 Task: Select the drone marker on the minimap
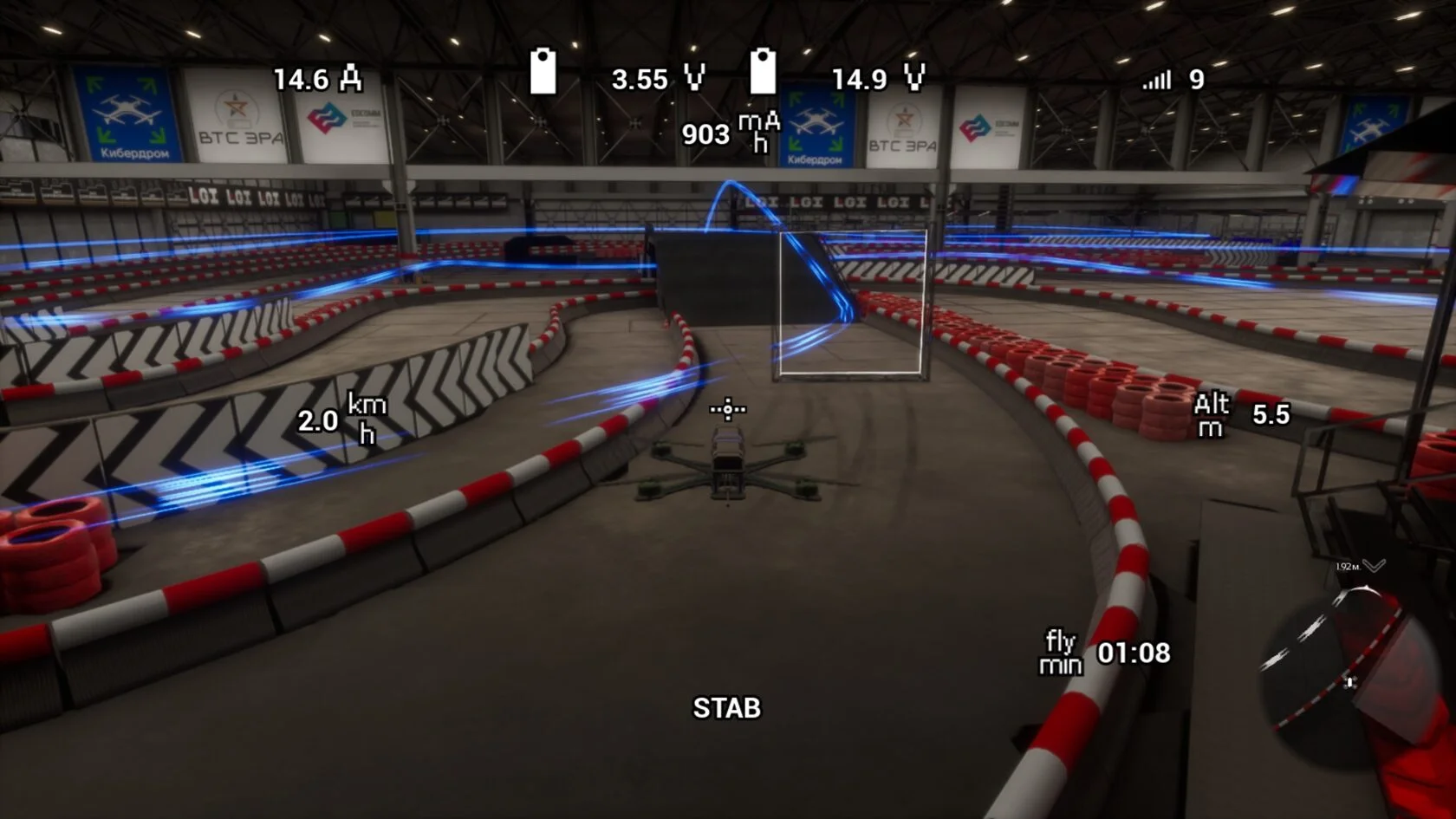point(1350,682)
